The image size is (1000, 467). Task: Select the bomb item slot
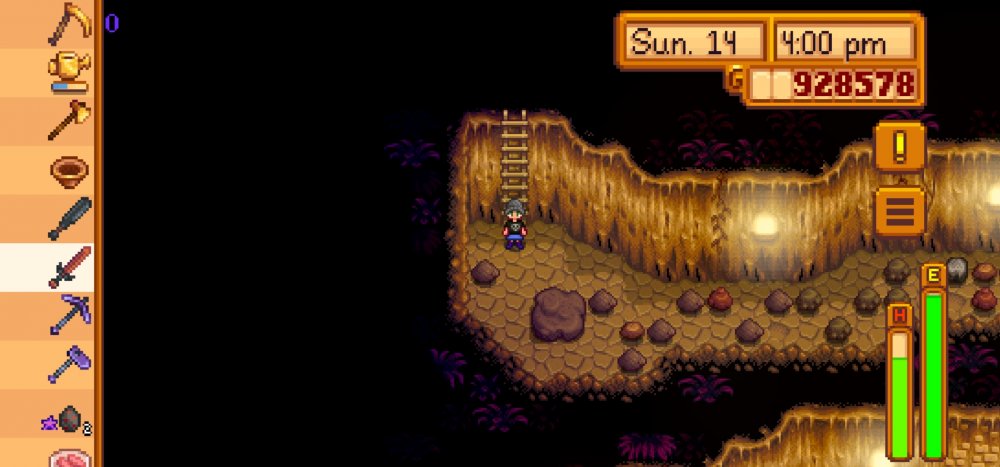coord(69,417)
